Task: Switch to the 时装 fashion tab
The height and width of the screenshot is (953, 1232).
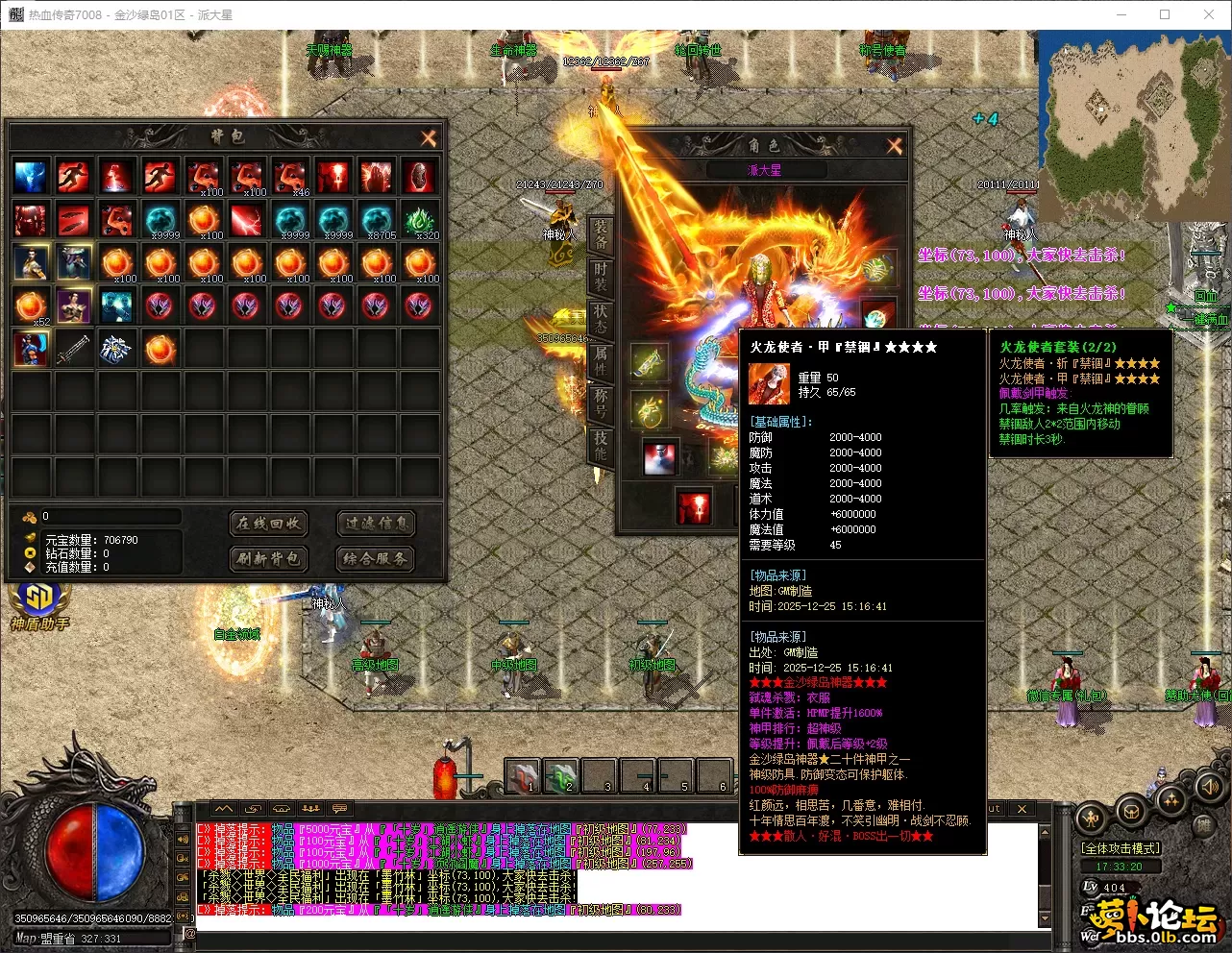Action: point(601,277)
